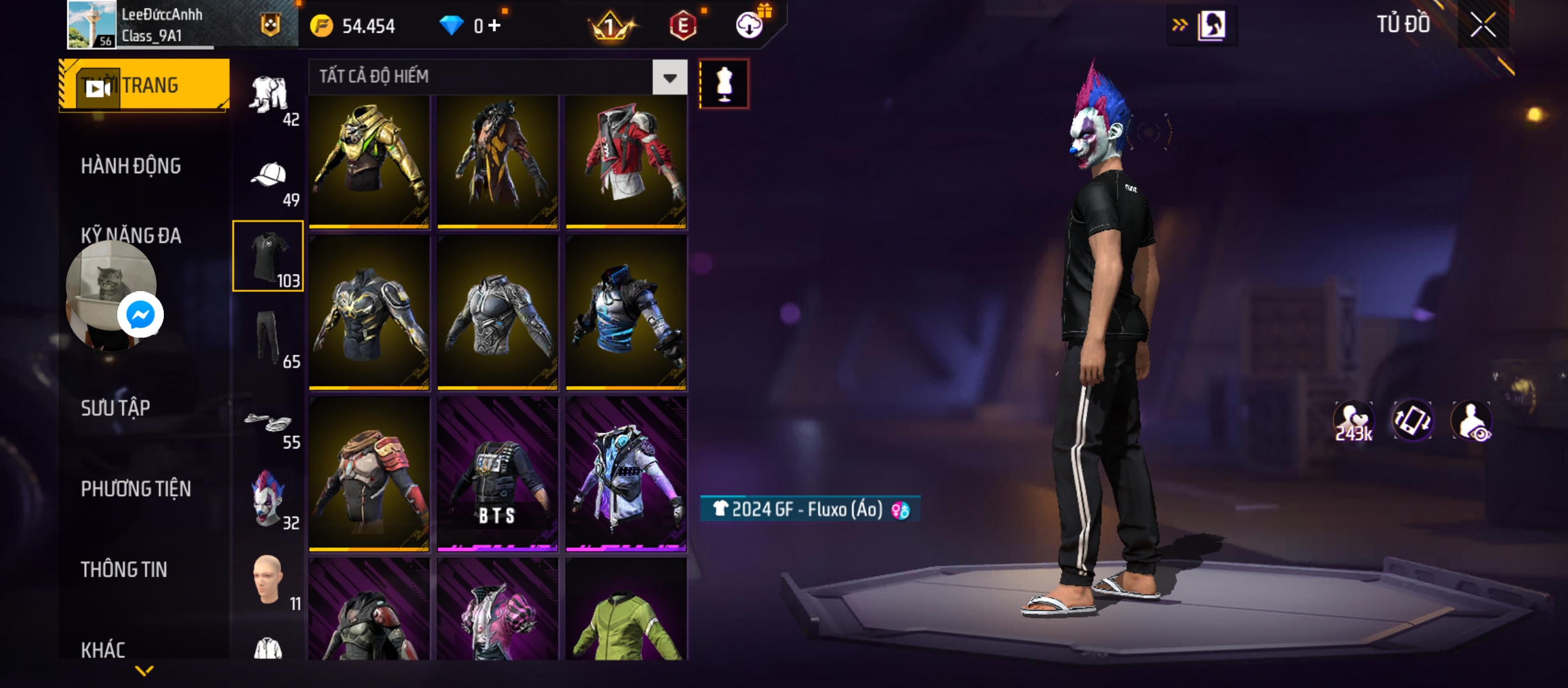Choose the gold armored top
Viewport: 1568px width, 688px height.
click(369, 159)
